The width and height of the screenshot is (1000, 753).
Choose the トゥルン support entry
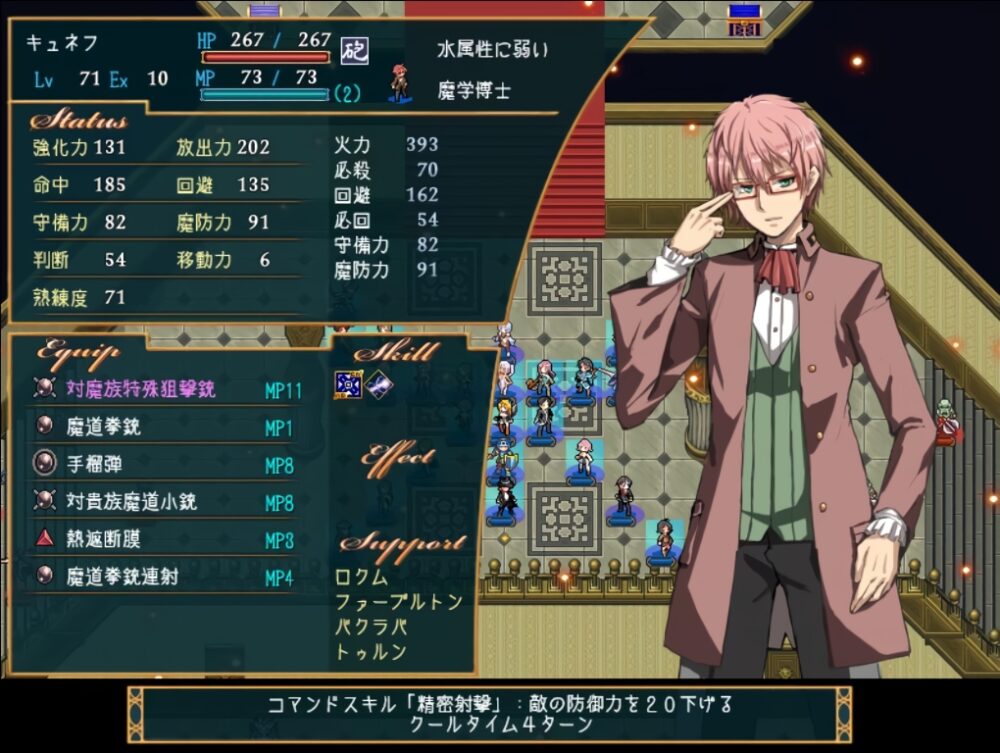[x=371, y=652]
